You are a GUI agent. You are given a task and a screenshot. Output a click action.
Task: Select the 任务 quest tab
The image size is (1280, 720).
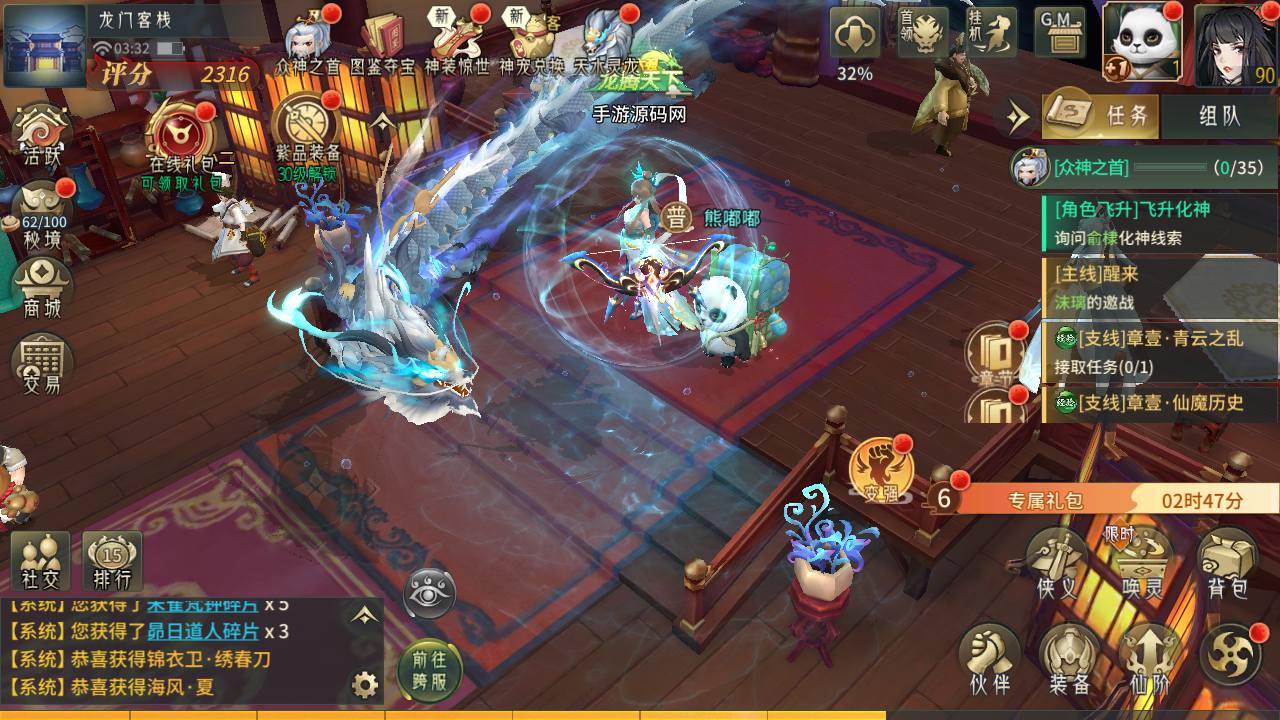point(1101,115)
